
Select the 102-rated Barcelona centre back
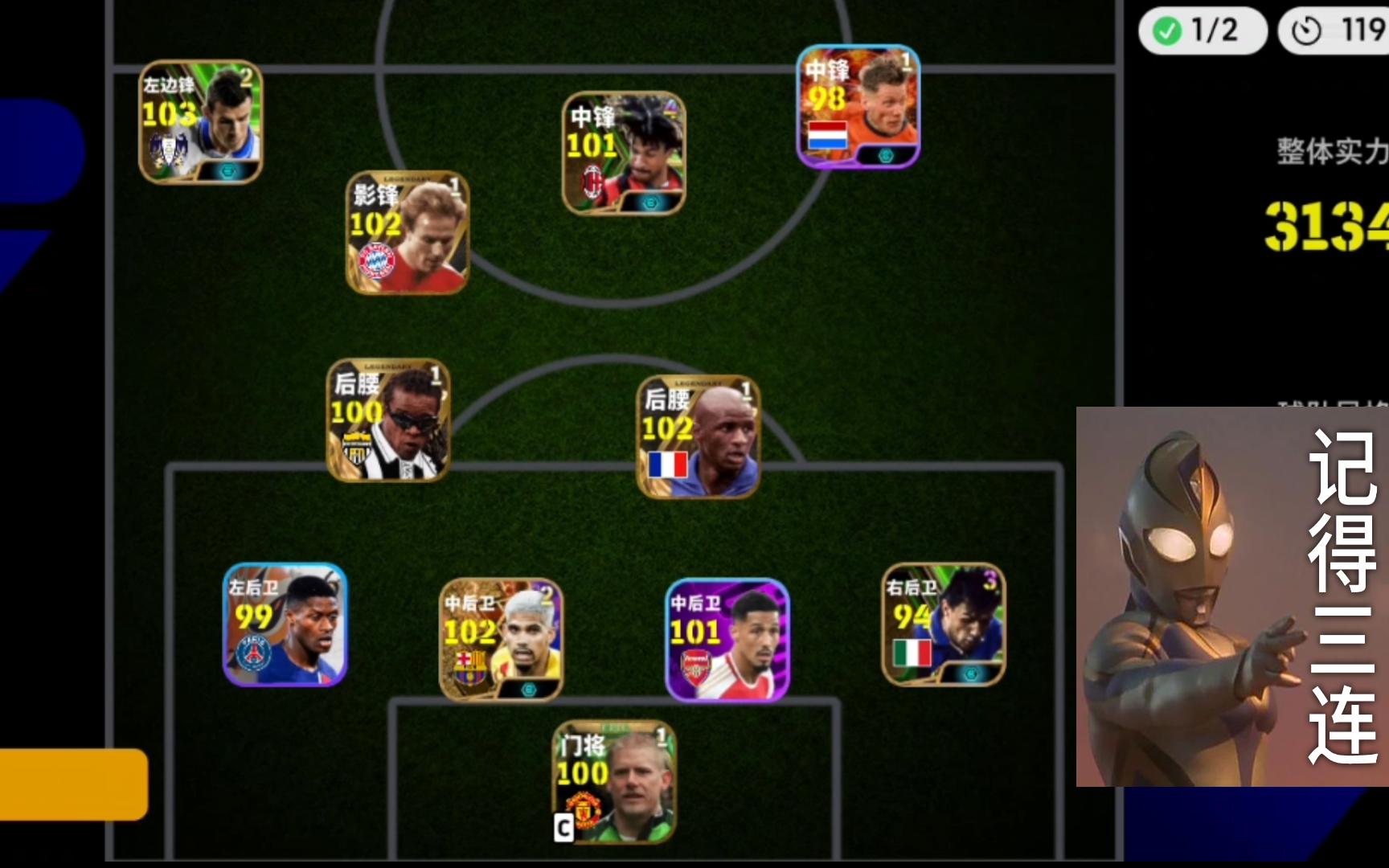[x=501, y=640]
